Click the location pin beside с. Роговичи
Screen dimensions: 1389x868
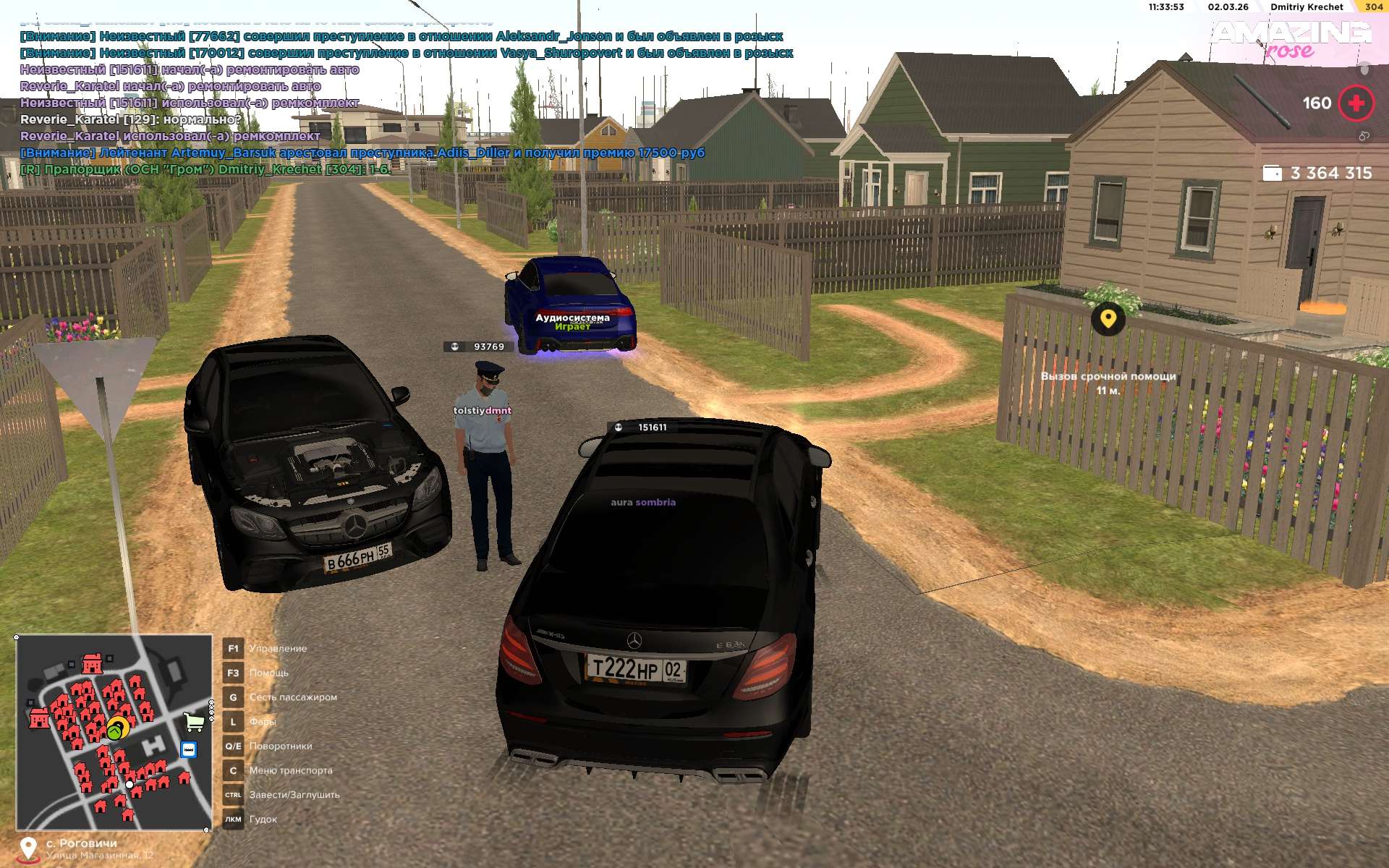[27, 848]
